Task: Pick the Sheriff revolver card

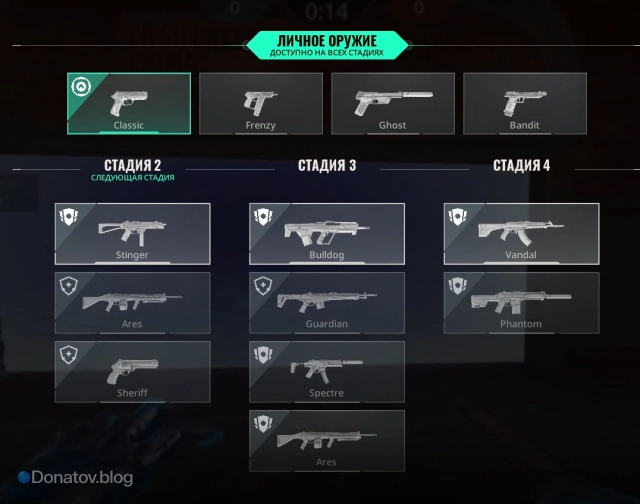Action: pyautogui.click(x=133, y=371)
